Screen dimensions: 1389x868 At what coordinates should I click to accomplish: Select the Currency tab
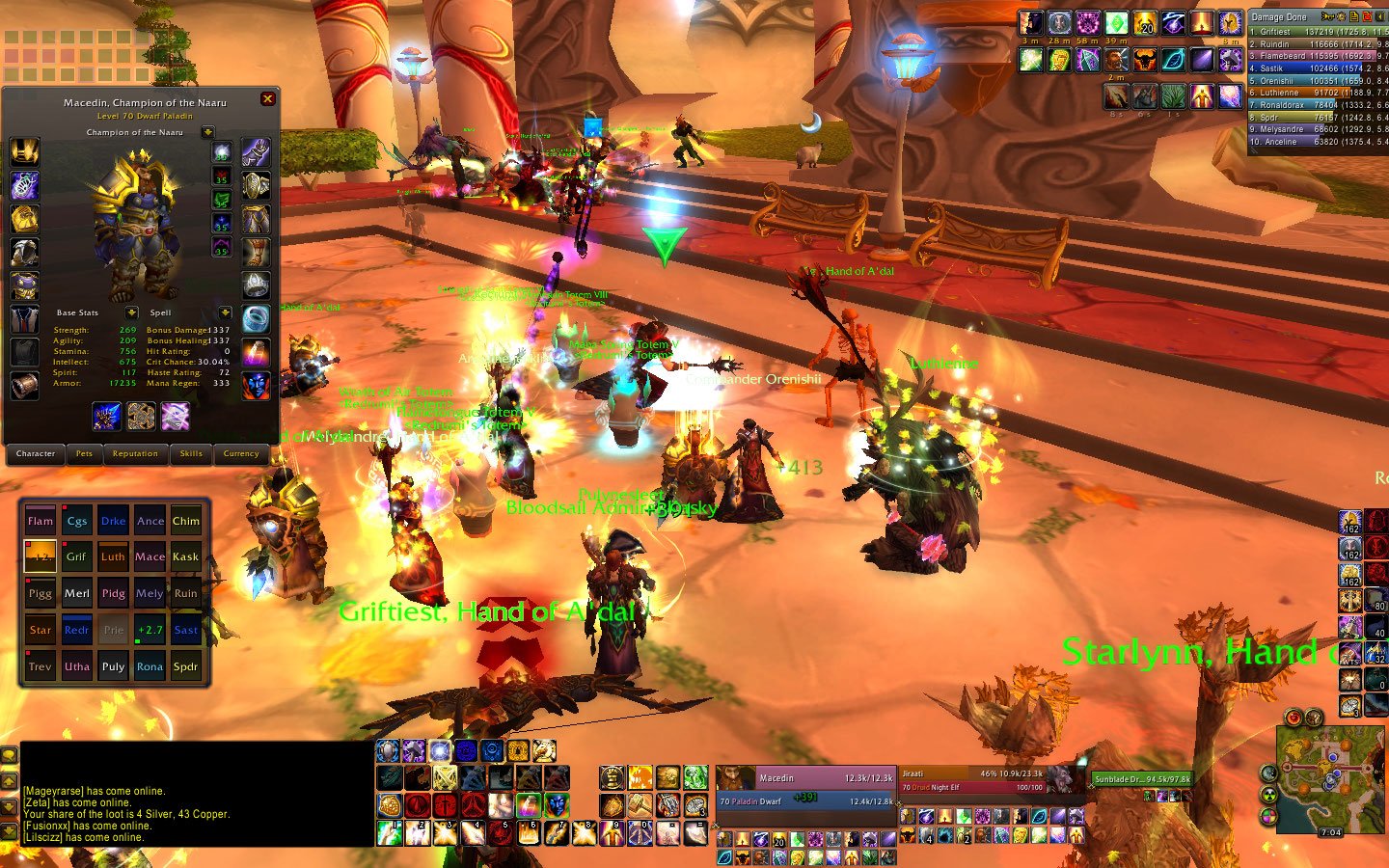coord(241,453)
